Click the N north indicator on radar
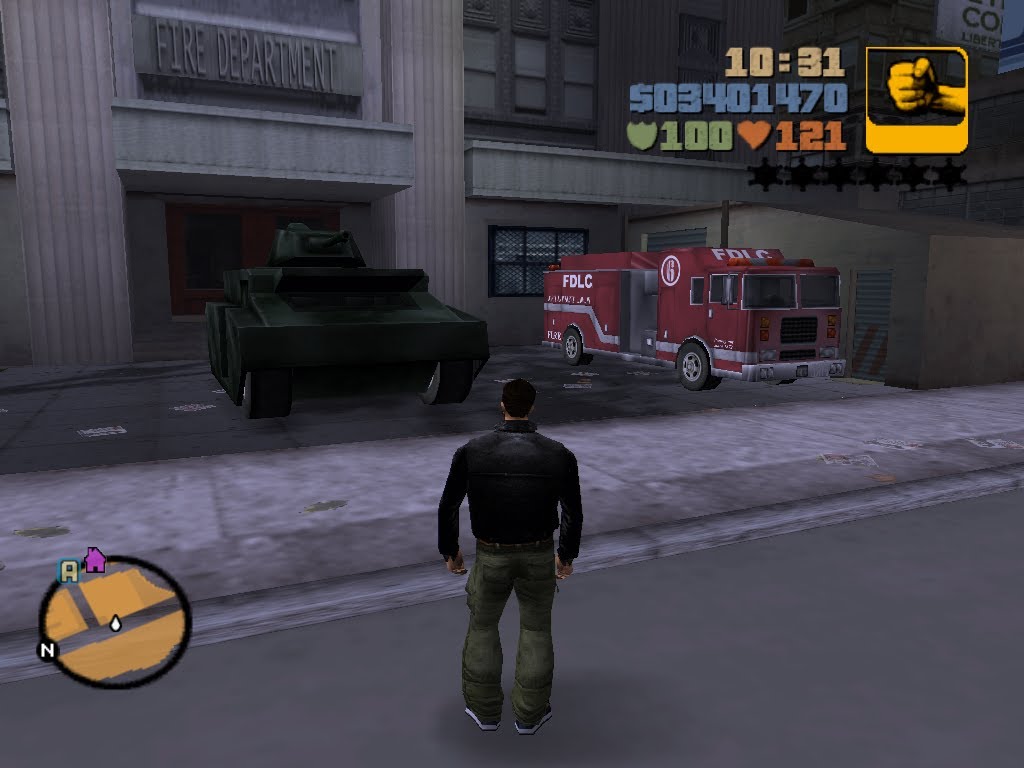 (47, 650)
